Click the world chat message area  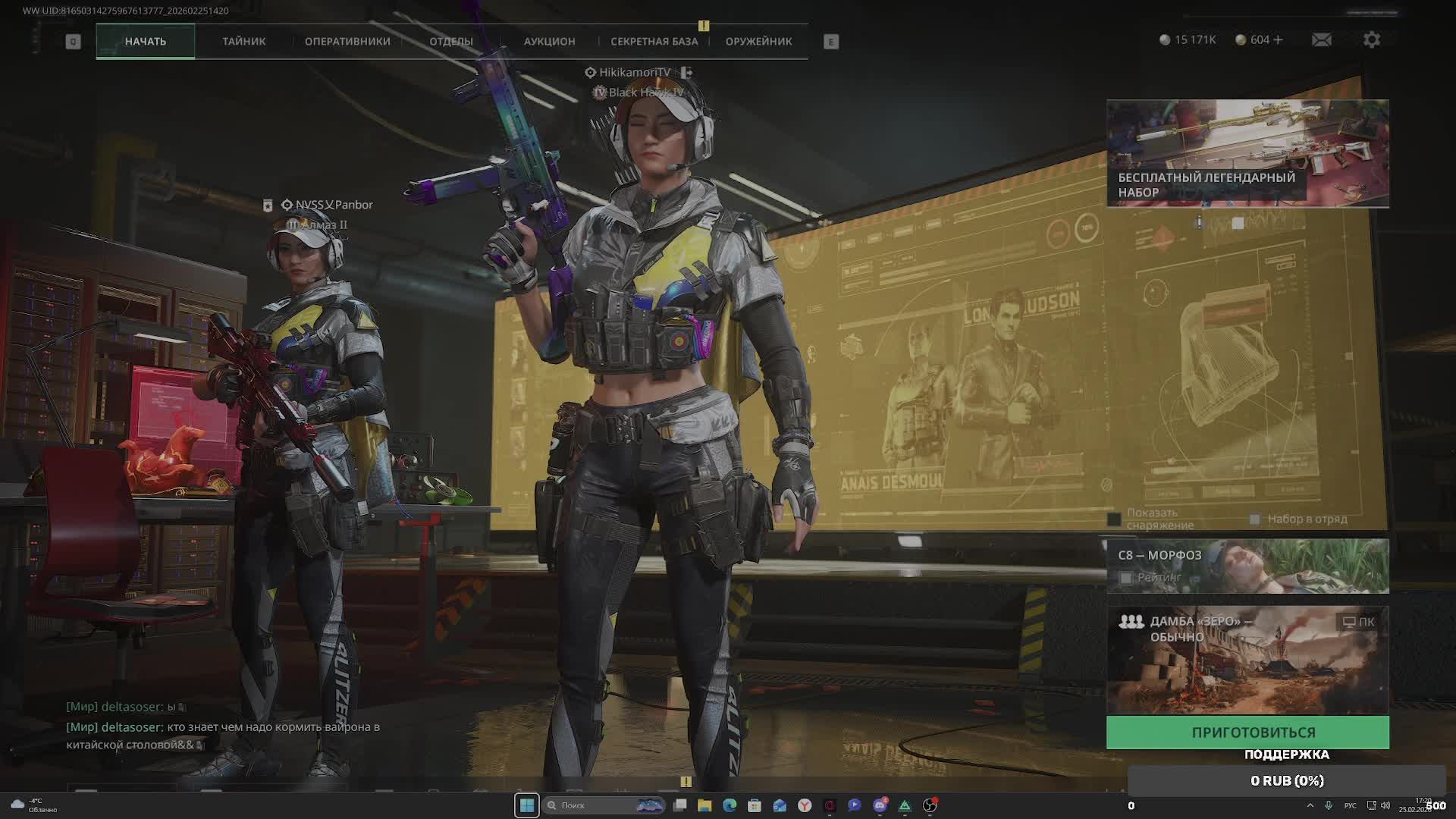tap(222, 727)
